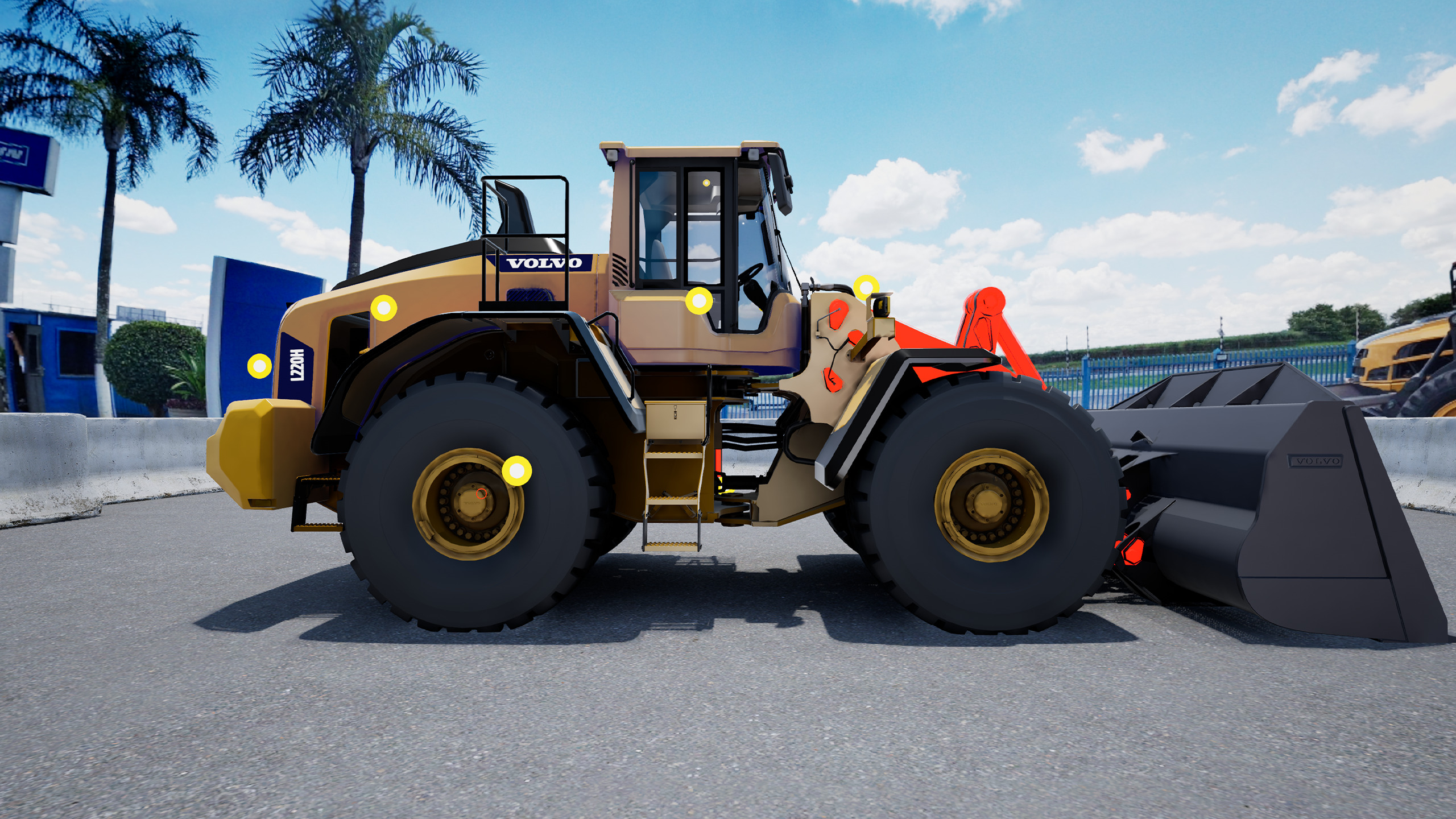Select the cab access ladder steps
The height and width of the screenshot is (819, 1456).
671,500
